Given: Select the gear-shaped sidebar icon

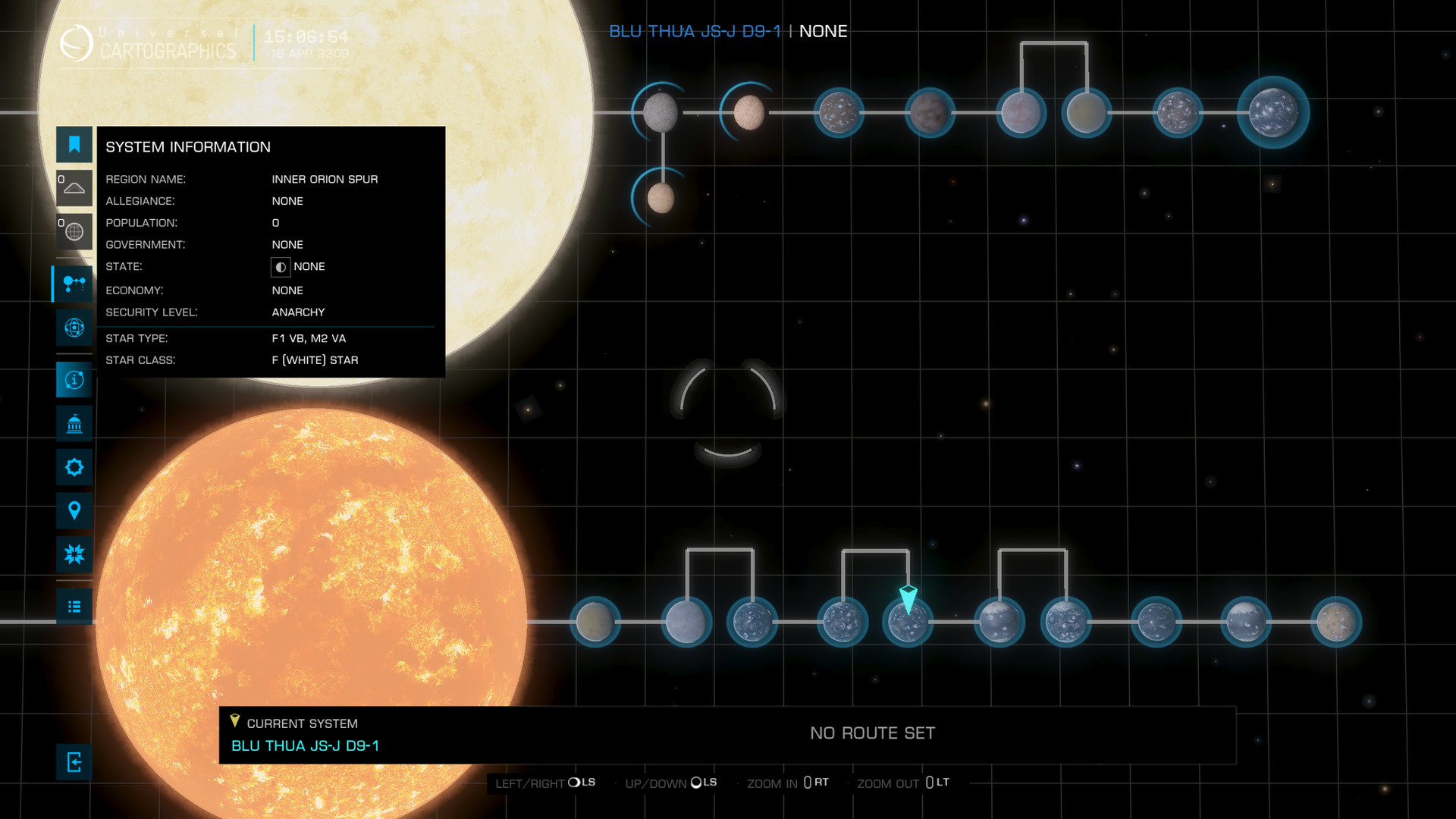Looking at the screenshot, I should 74,467.
